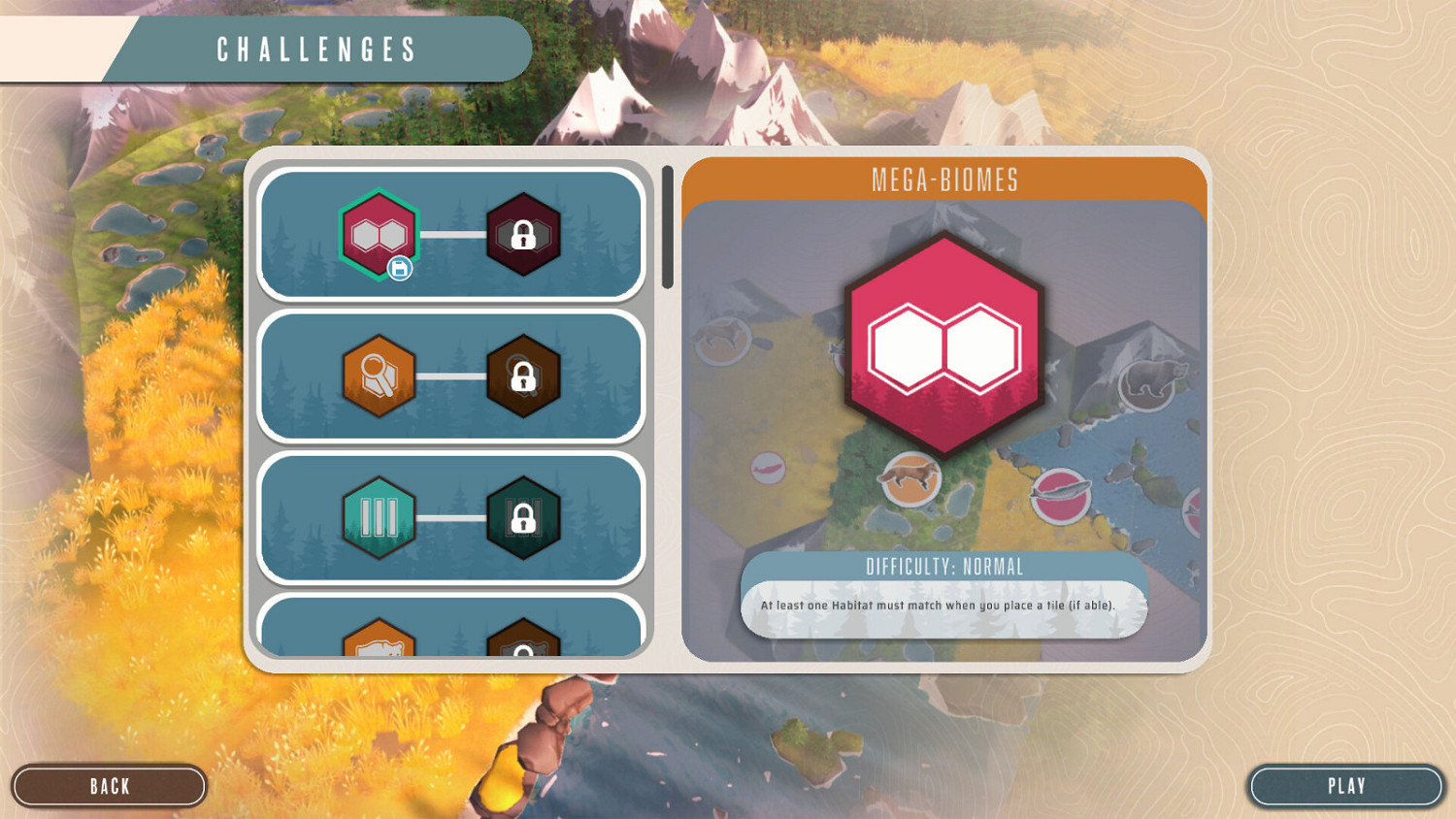The height and width of the screenshot is (819, 1456).
Task: Select the teal three-bars challenge icon
Action: pos(379,517)
